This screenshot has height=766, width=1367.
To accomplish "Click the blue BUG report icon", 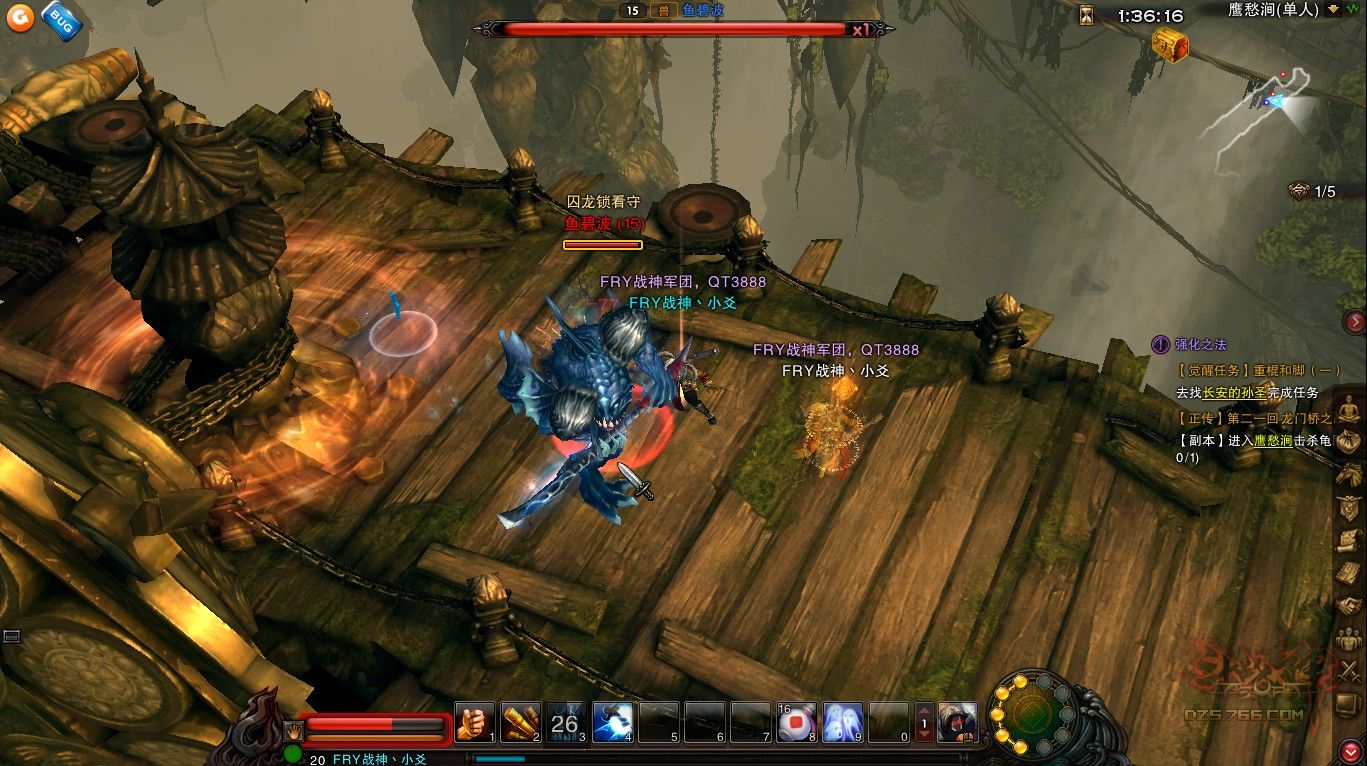I will (x=61, y=21).
